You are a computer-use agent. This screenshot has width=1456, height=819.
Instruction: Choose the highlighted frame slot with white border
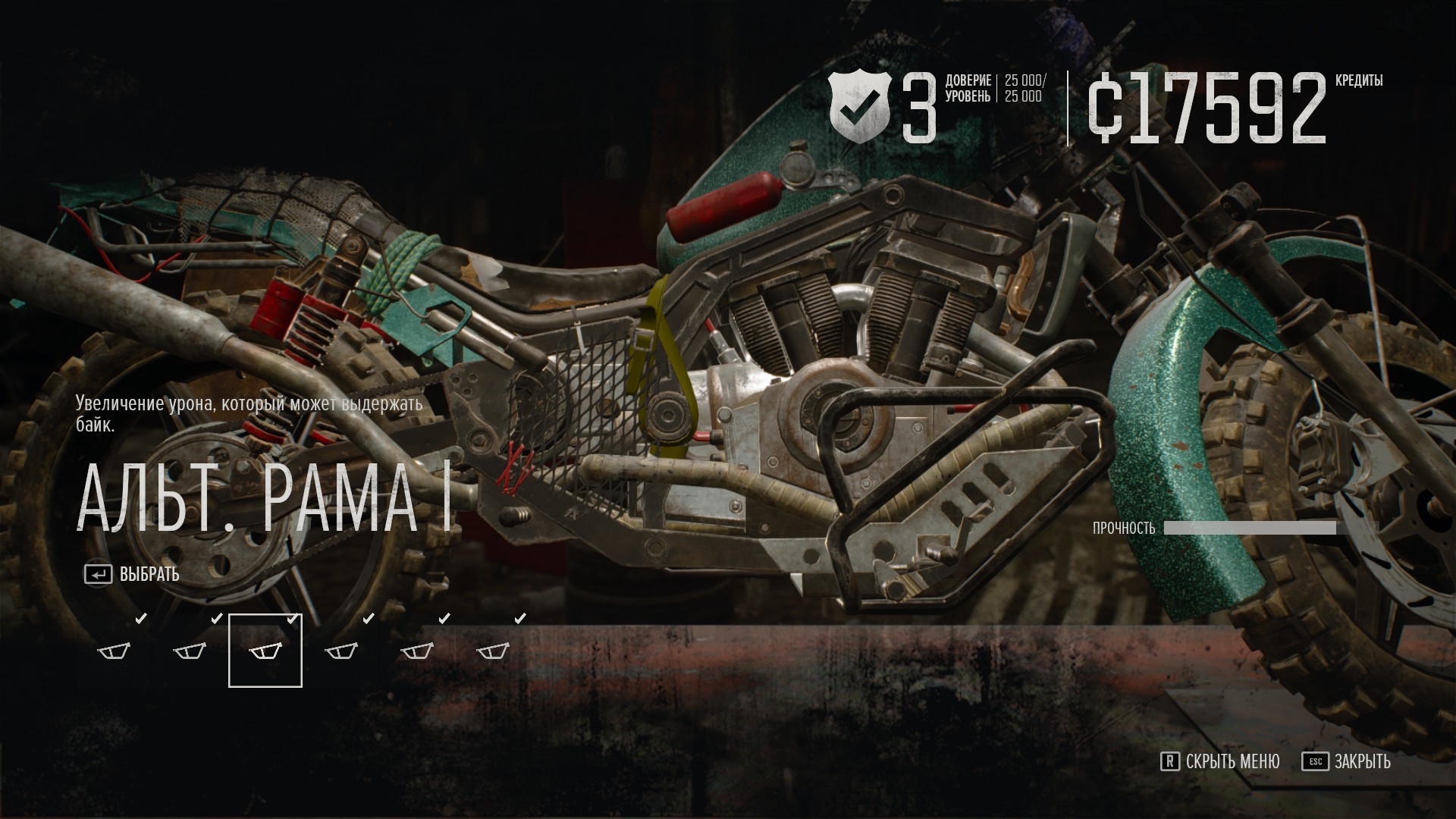click(x=265, y=651)
